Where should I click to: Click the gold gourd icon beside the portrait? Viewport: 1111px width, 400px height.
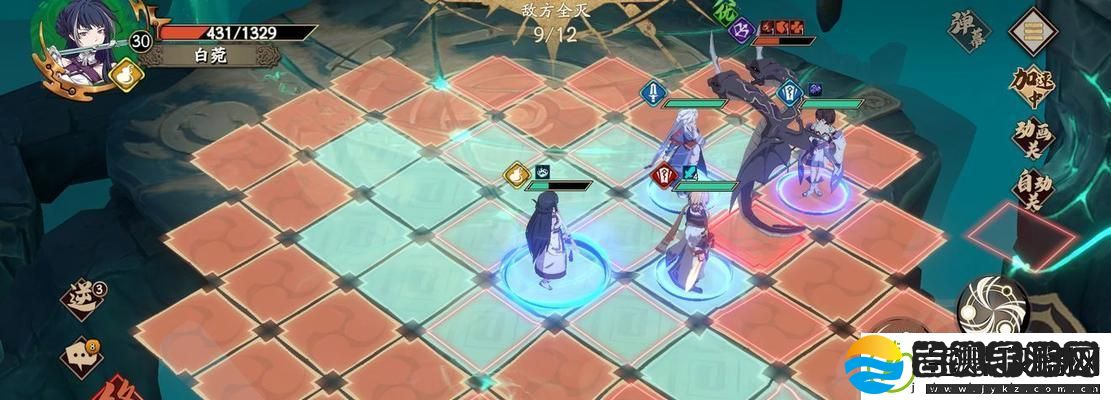[126, 75]
